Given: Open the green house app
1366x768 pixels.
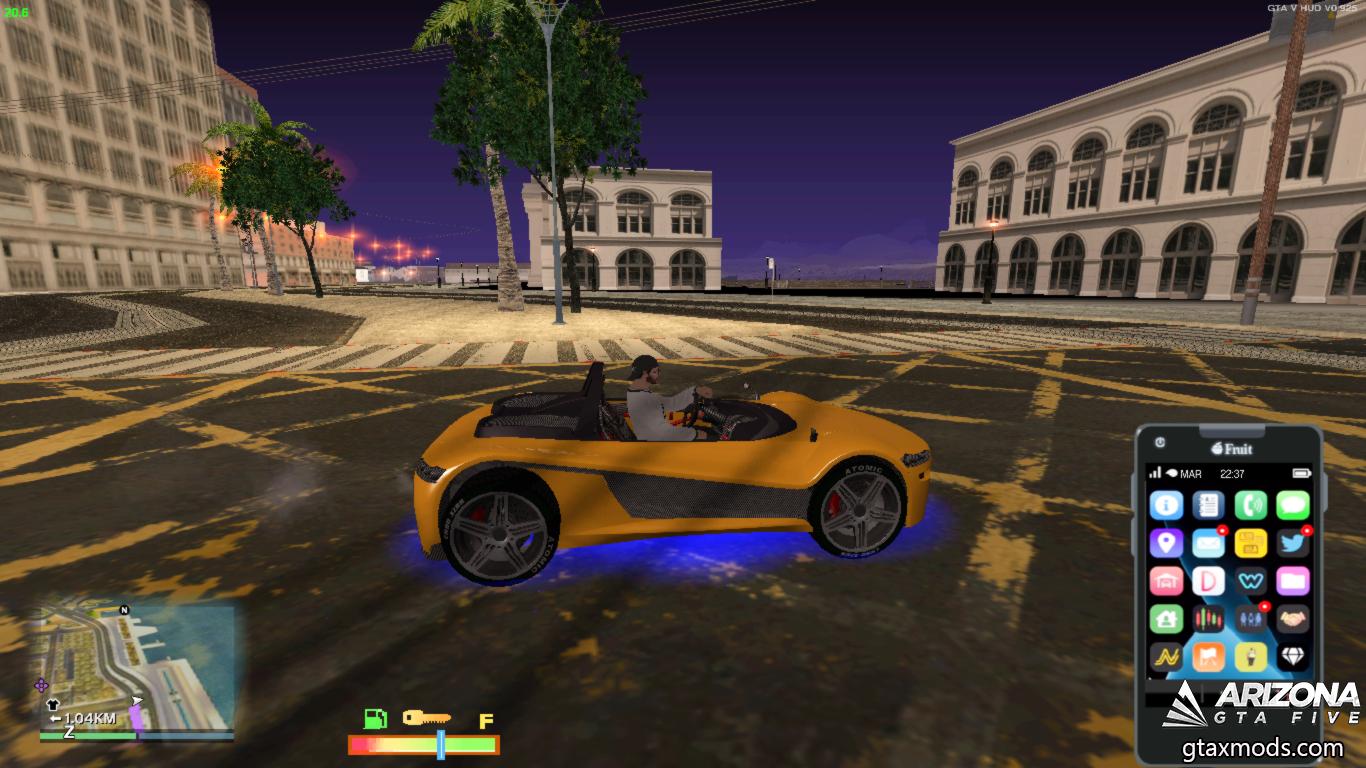Looking at the screenshot, I should tap(1166, 619).
